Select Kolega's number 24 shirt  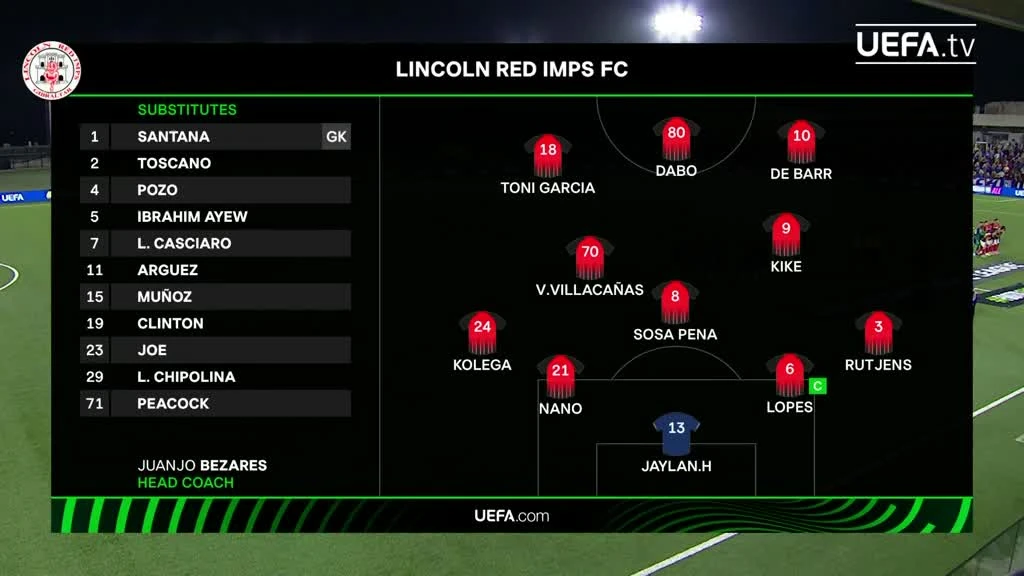[482, 332]
